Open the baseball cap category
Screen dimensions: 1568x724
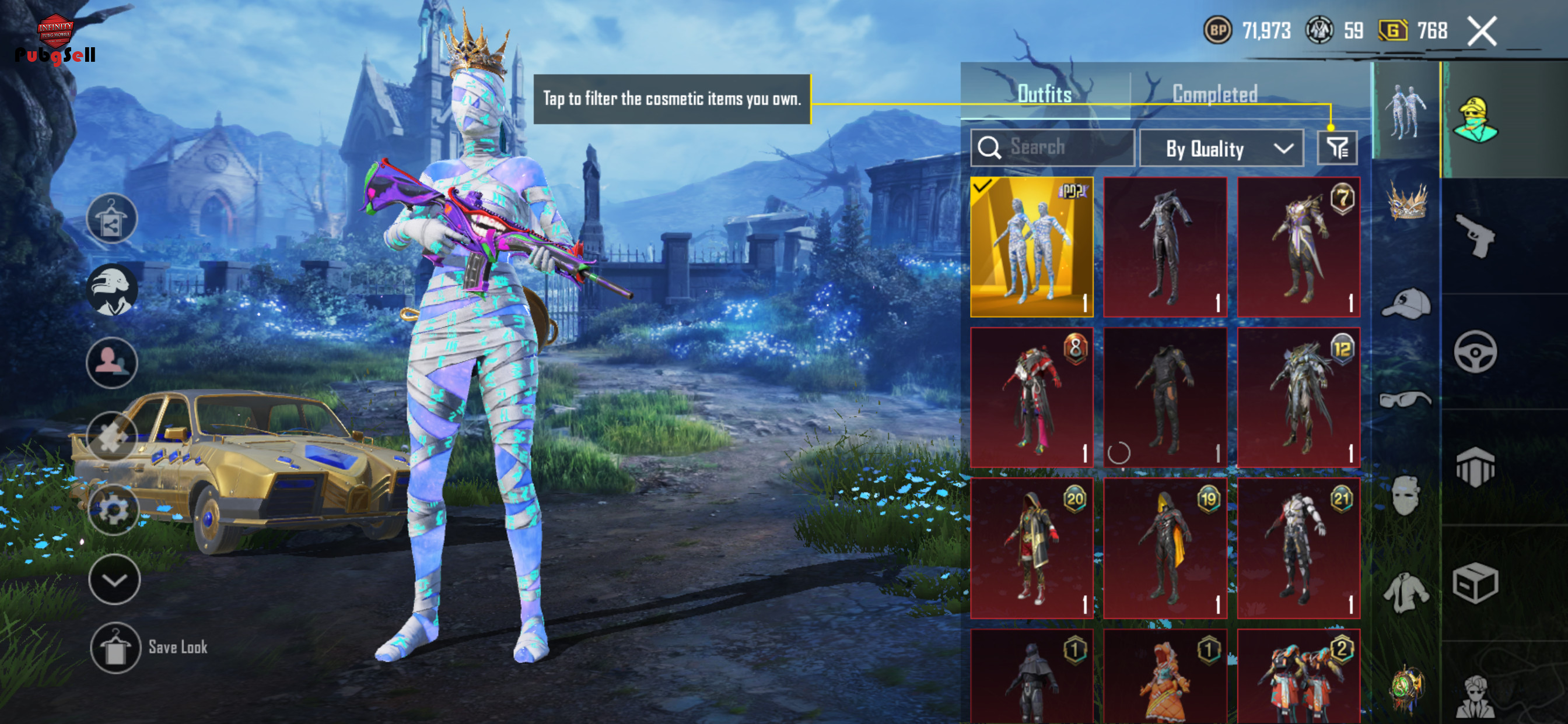(1406, 303)
